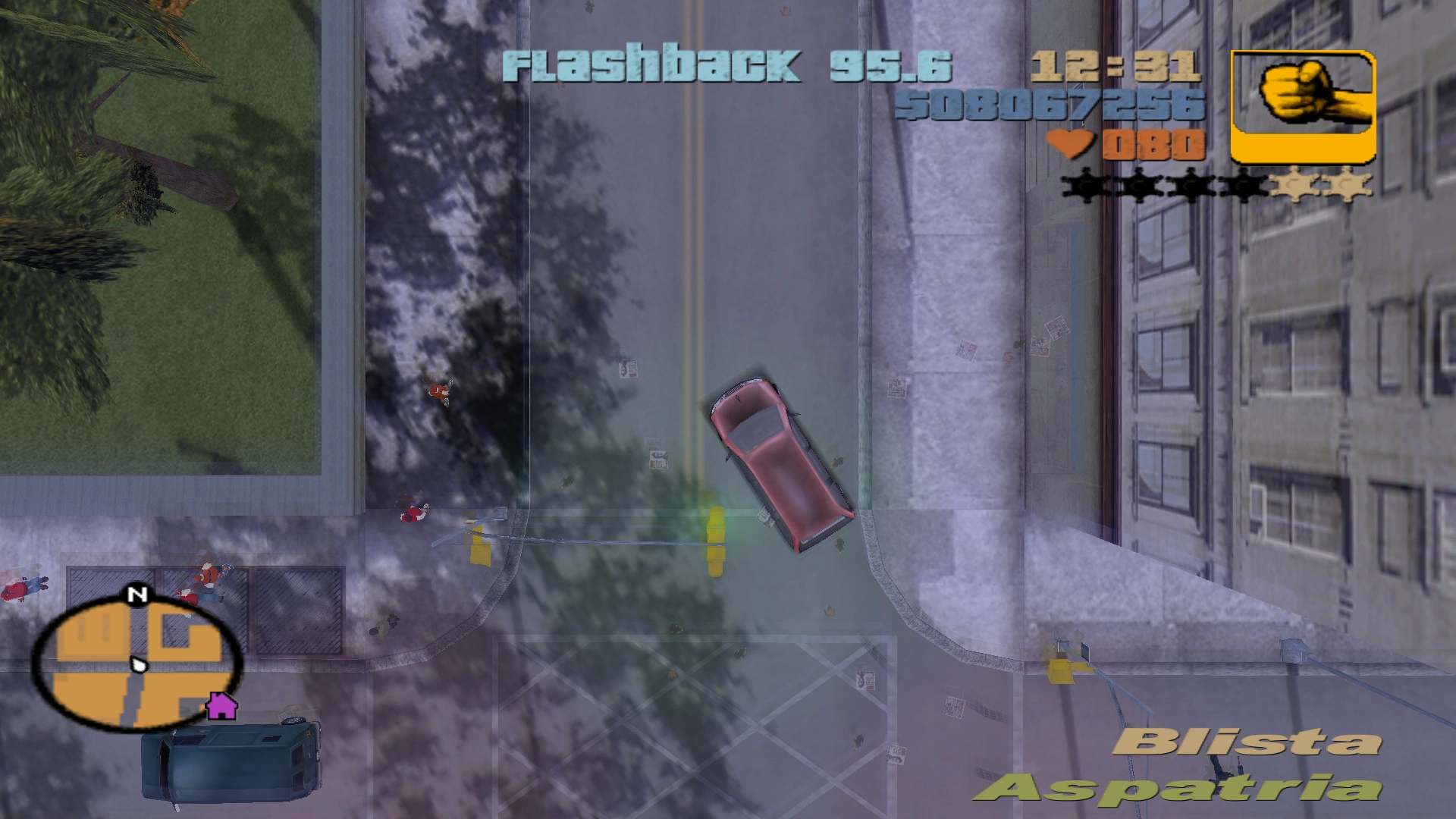Click the 080 health value display
The image size is (1456, 819).
coord(1153,145)
